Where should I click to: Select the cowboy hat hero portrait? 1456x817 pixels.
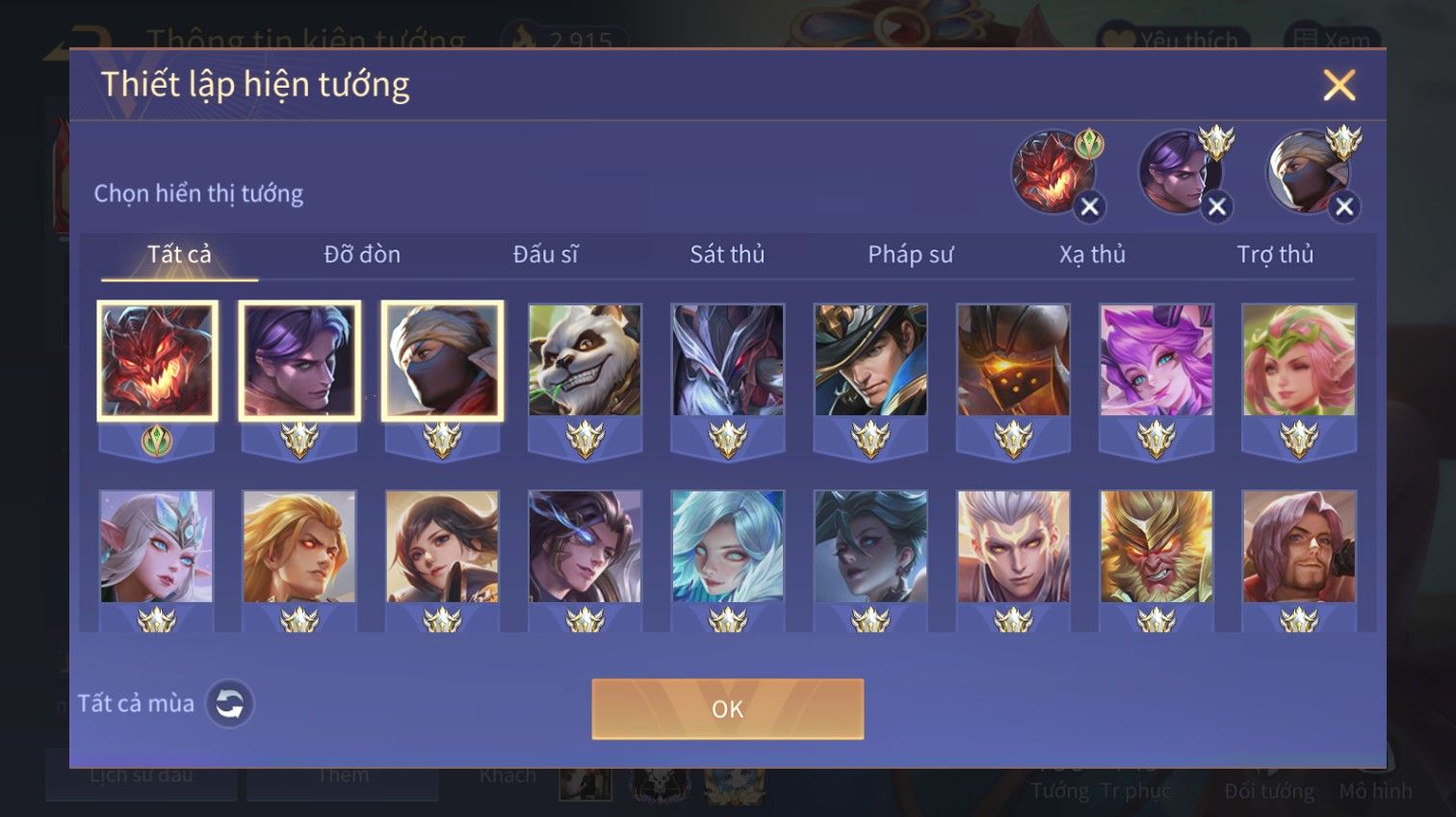click(x=871, y=360)
